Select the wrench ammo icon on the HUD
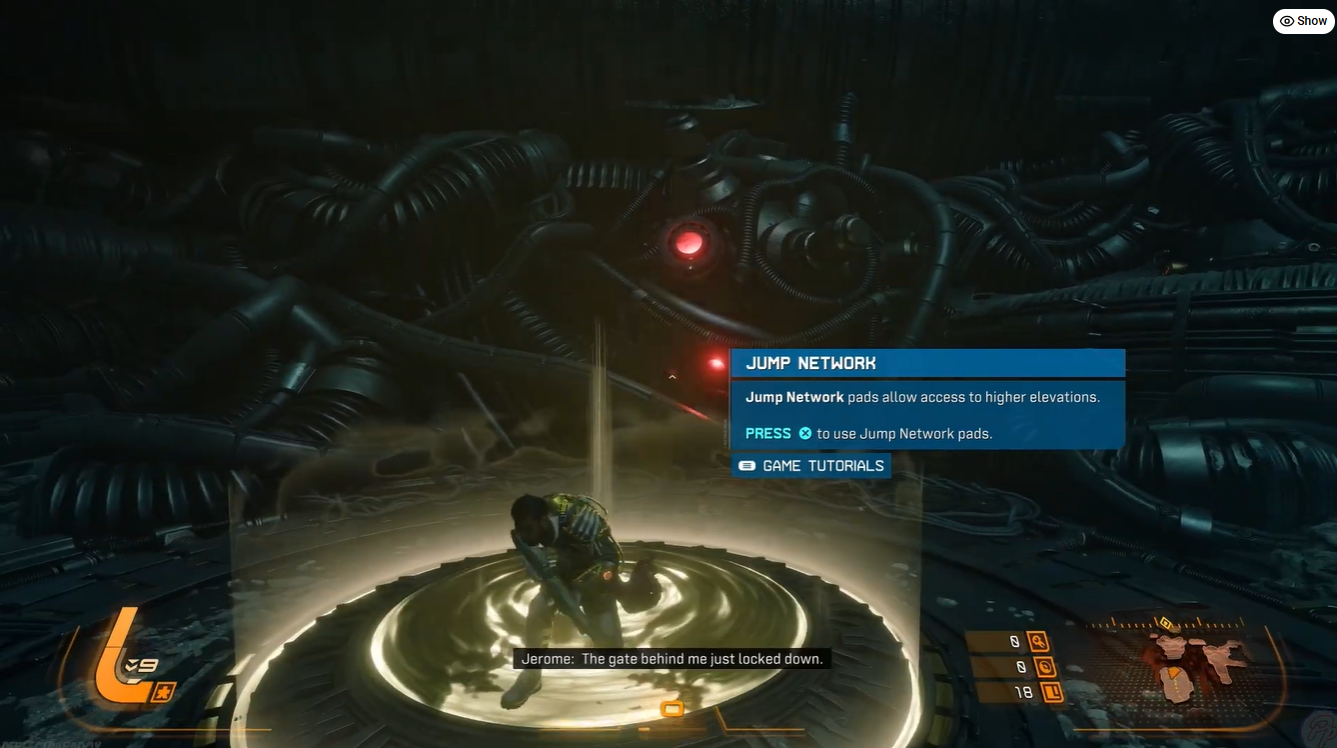Image resolution: width=1337 pixels, height=748 pixels. point(1039,642)
